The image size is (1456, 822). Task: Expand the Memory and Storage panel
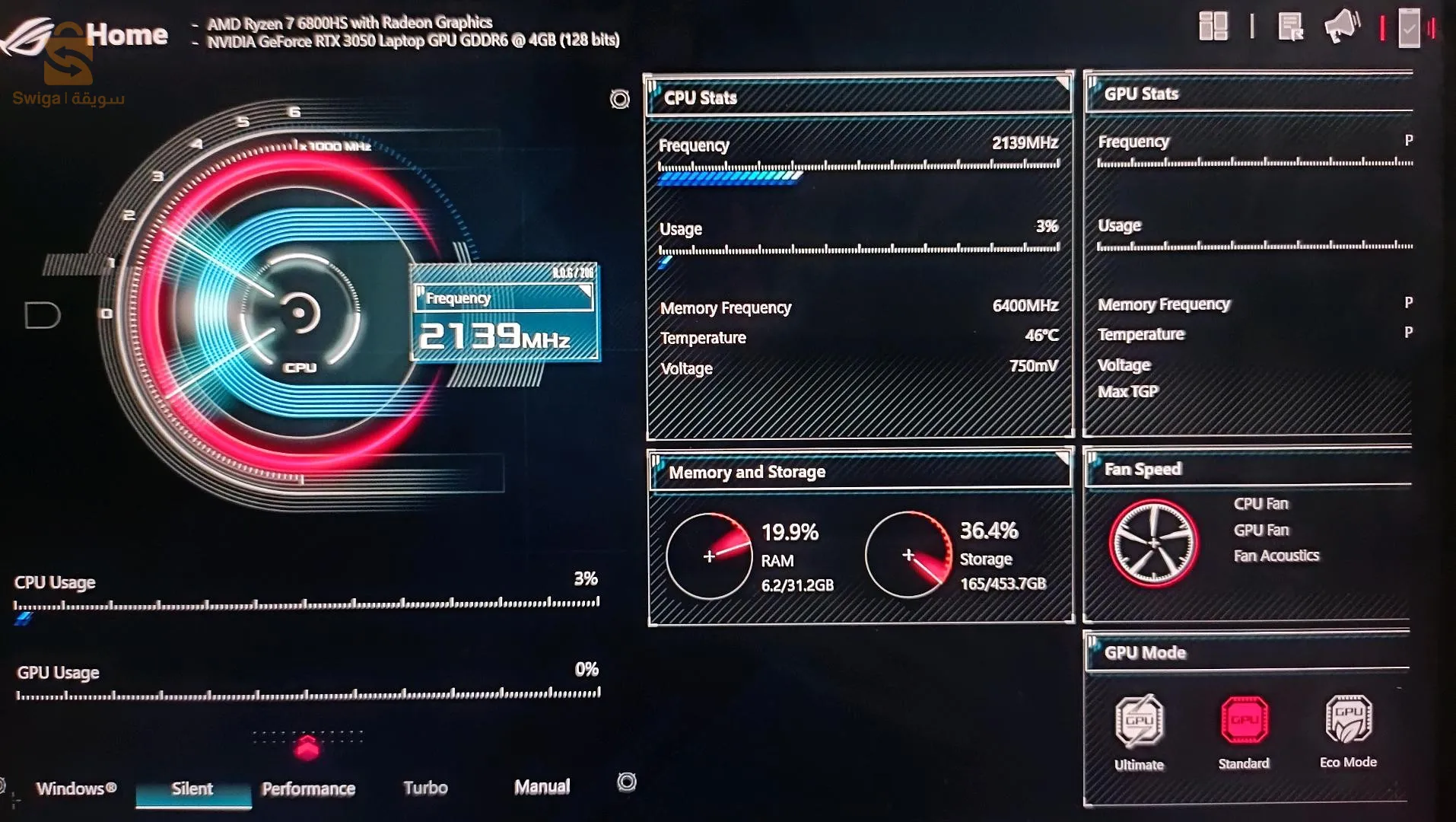(1063, 459)
